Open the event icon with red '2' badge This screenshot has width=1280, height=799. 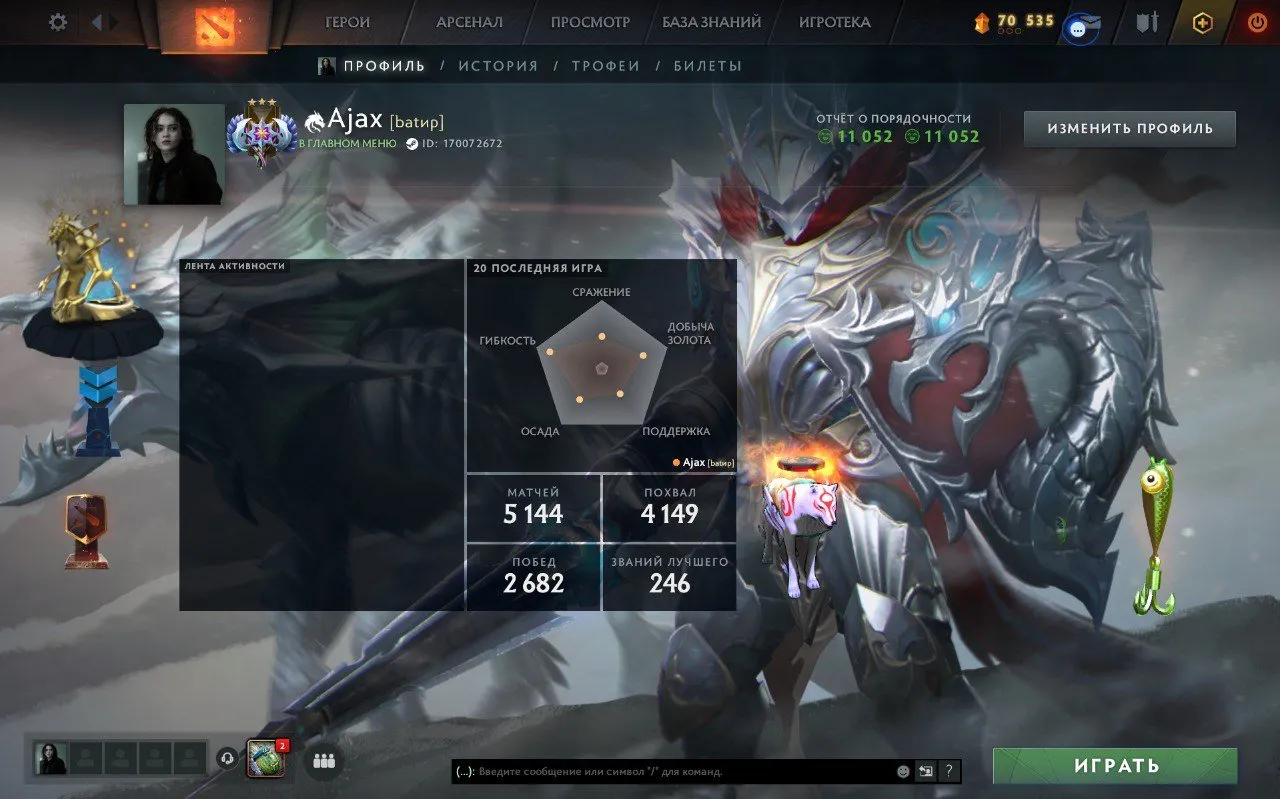[x=264, y=758]
